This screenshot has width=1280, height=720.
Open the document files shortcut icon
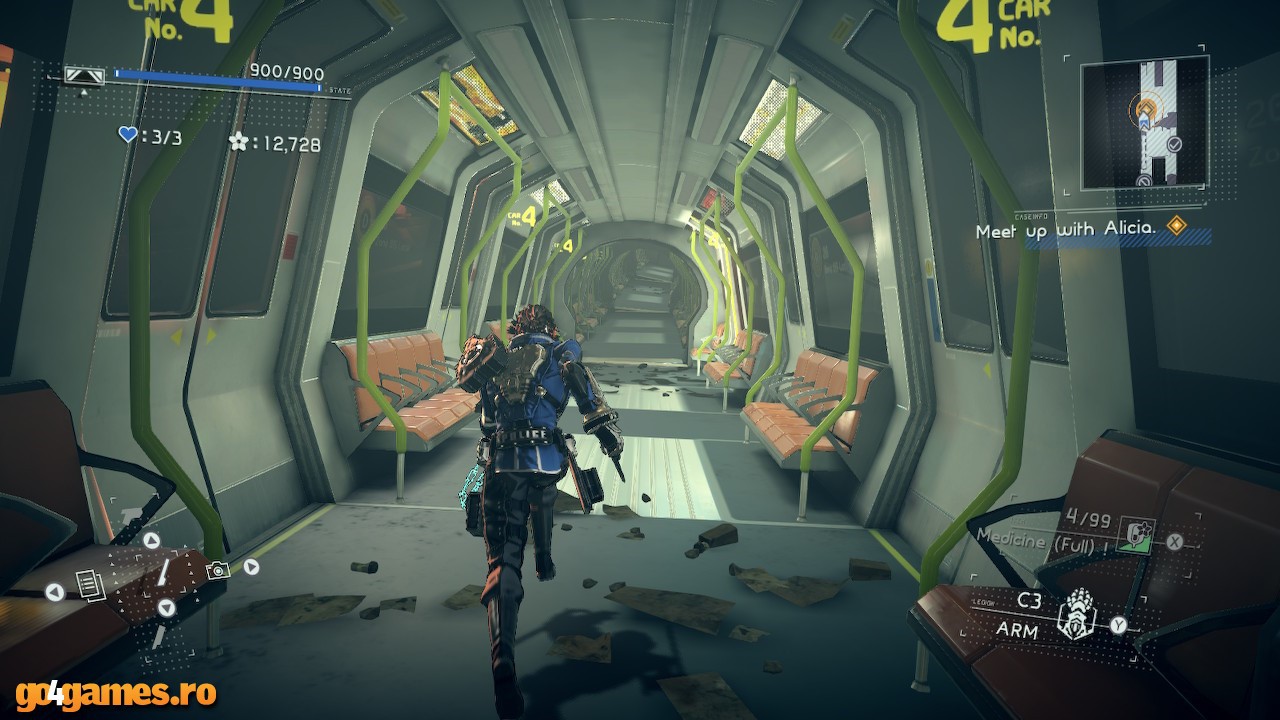coord(88,583)
